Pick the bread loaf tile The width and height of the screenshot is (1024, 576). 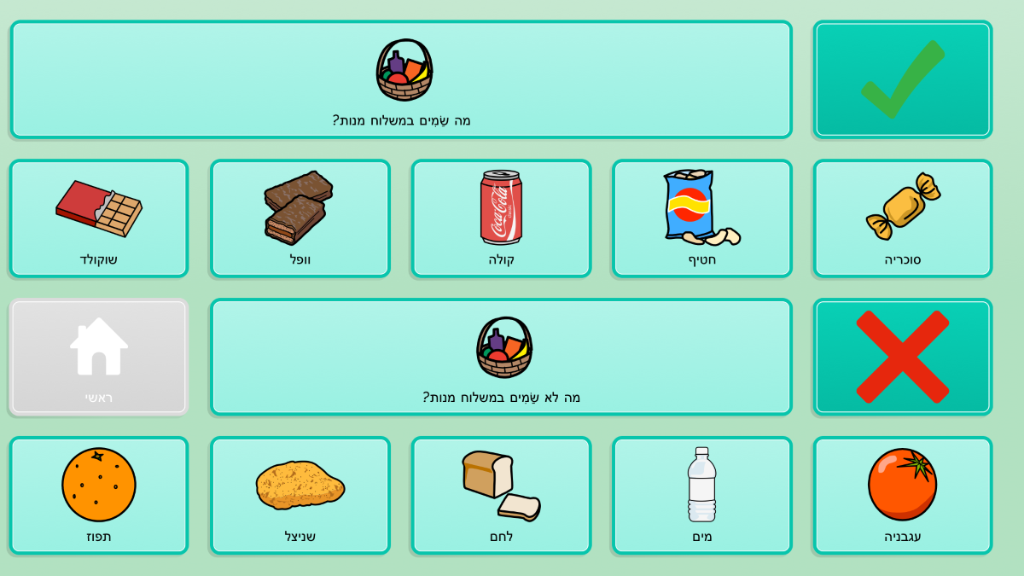coord(501,495)
